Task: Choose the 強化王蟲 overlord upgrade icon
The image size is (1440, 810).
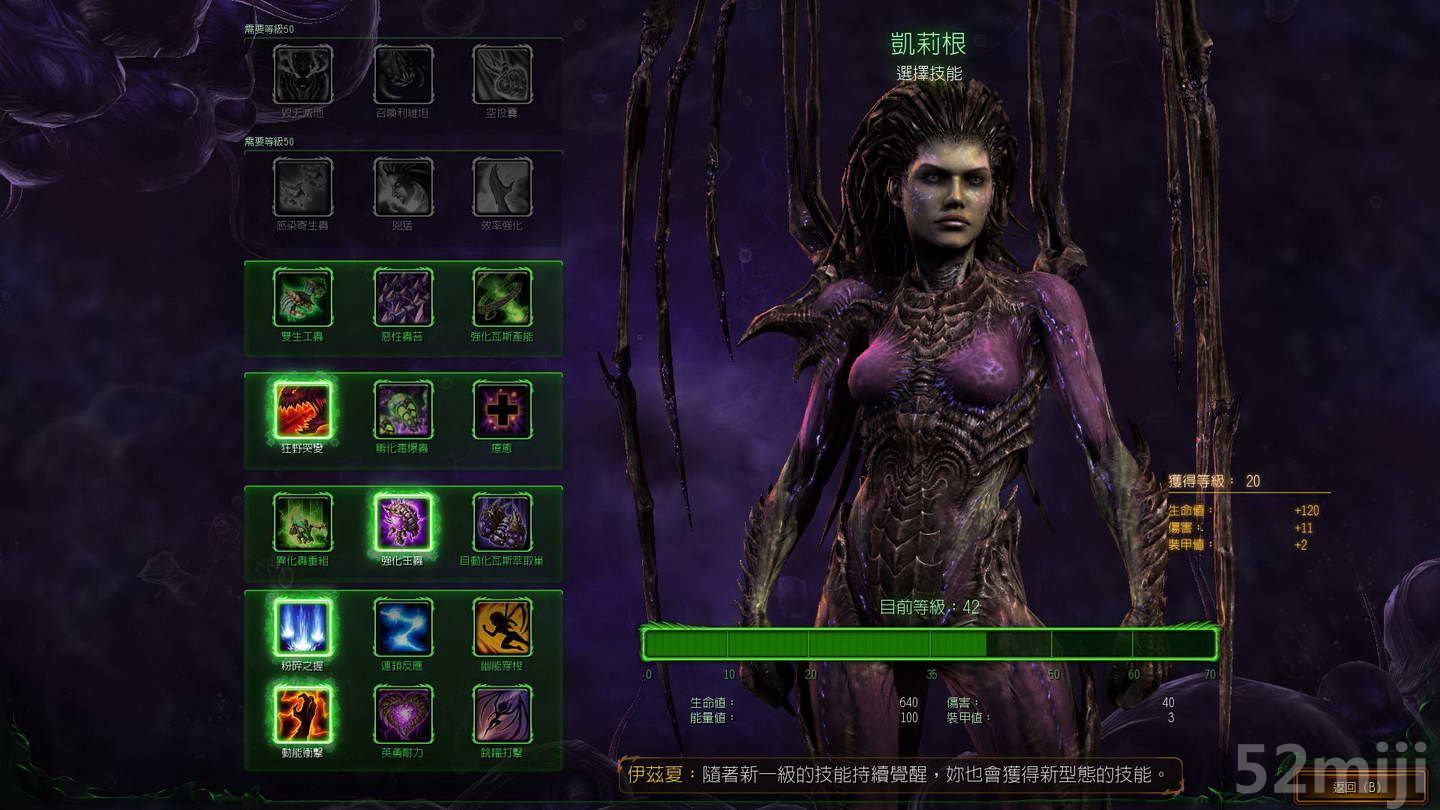Action: [x=403, y=519]
